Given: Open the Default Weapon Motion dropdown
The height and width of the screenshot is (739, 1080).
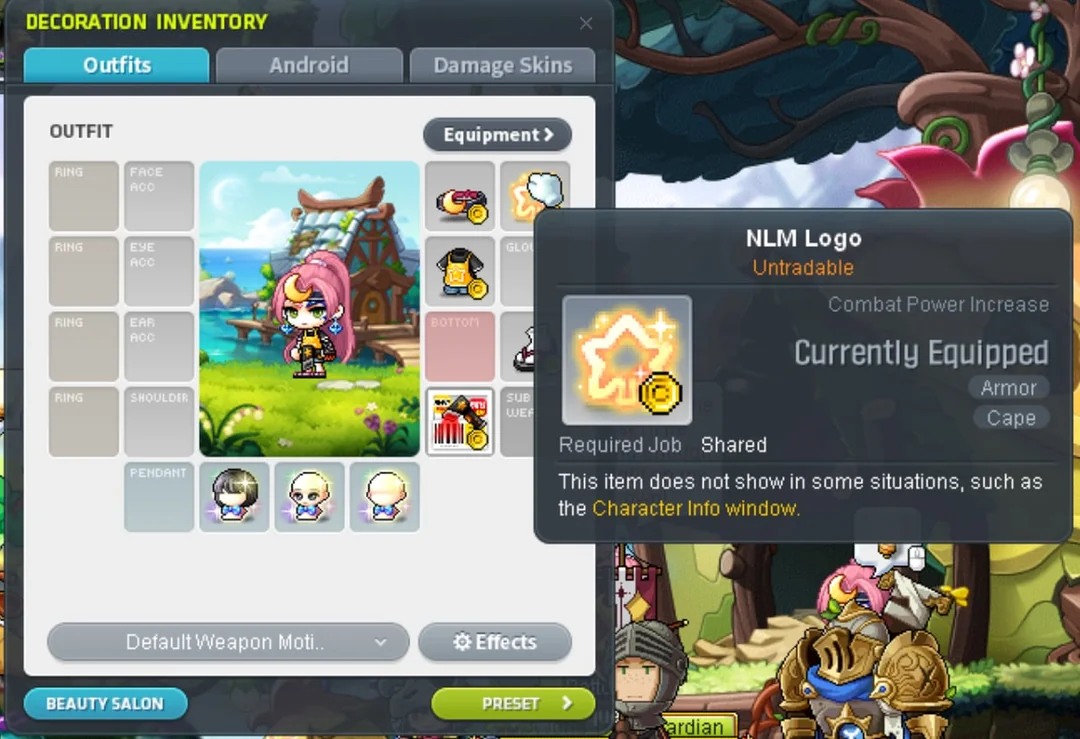Looking at the screenshot, I should pyautogui.click(x=228, y=643).
